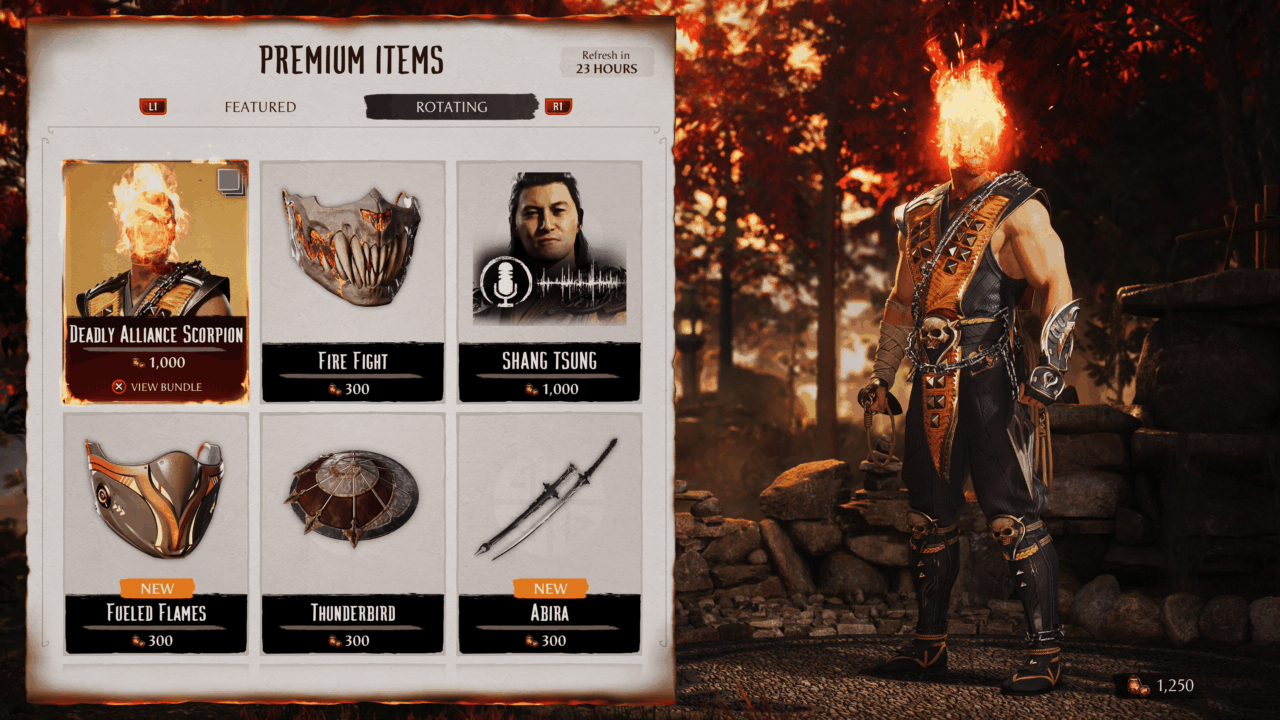Open the Shang Tsung announcer voice item
The height and width of the screenshot is (720, 1280).
[x=549, y=281]
